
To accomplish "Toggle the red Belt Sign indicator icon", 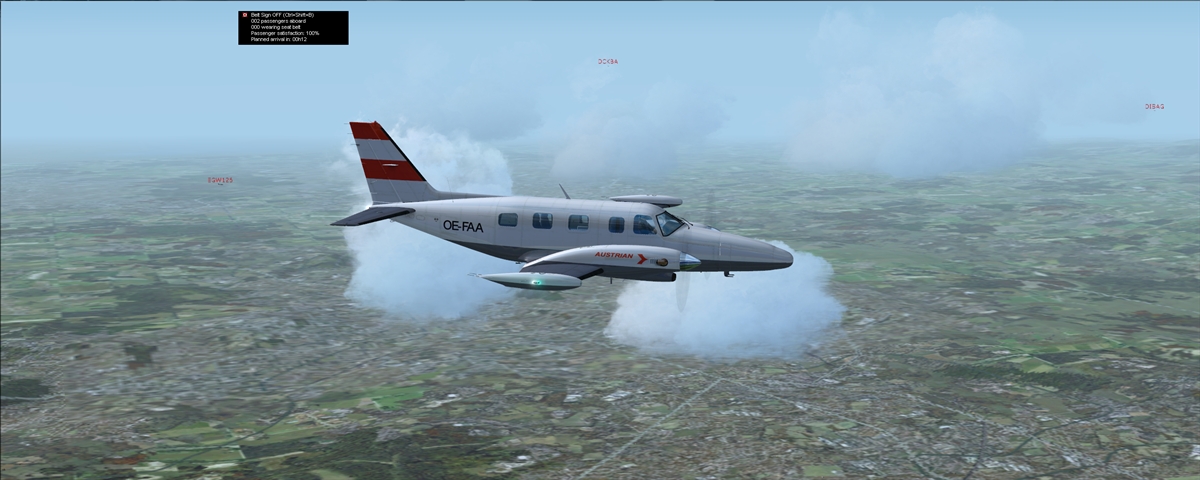I will coord(244,15).
